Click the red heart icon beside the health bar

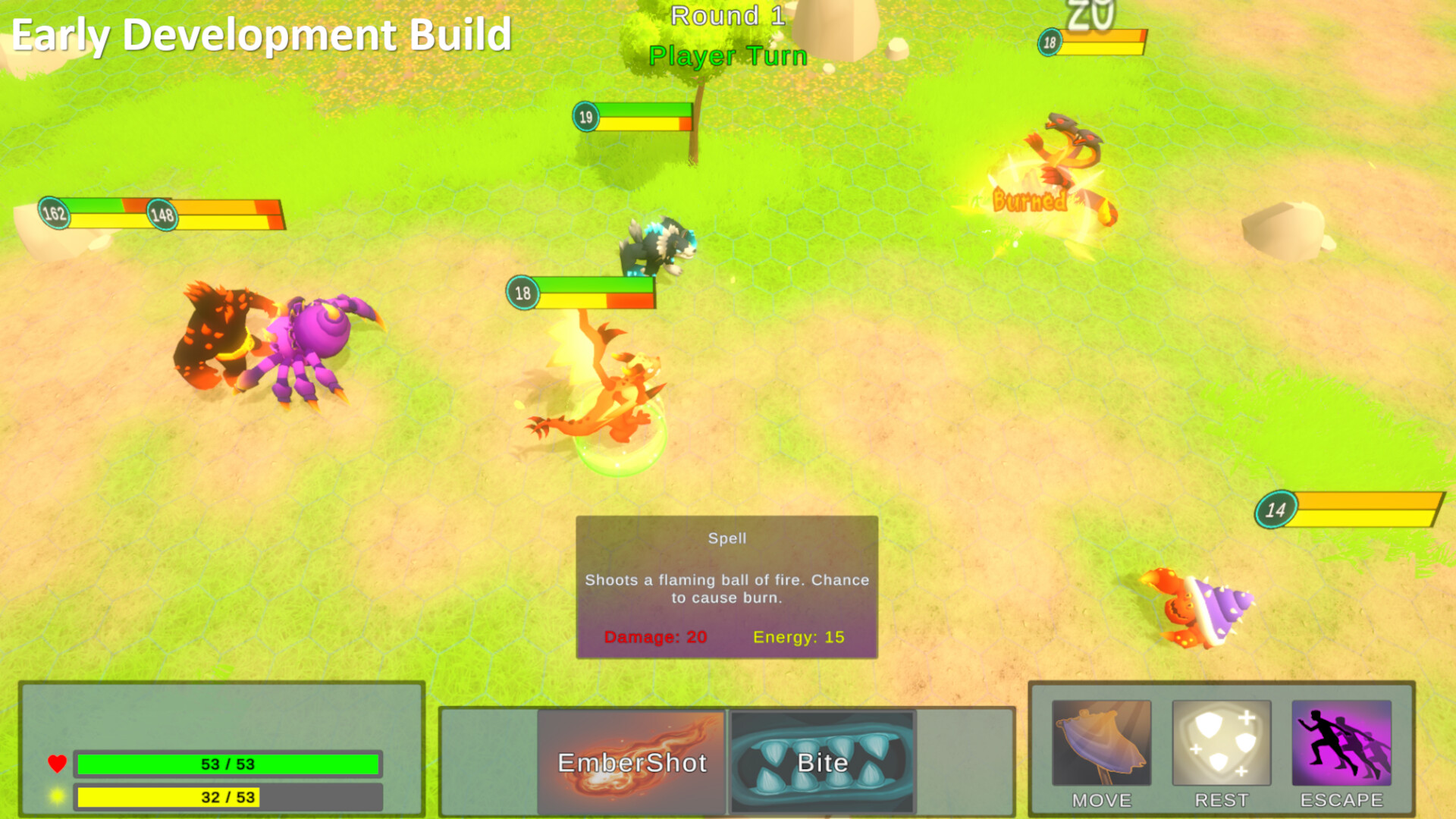(x=56, y=764)
